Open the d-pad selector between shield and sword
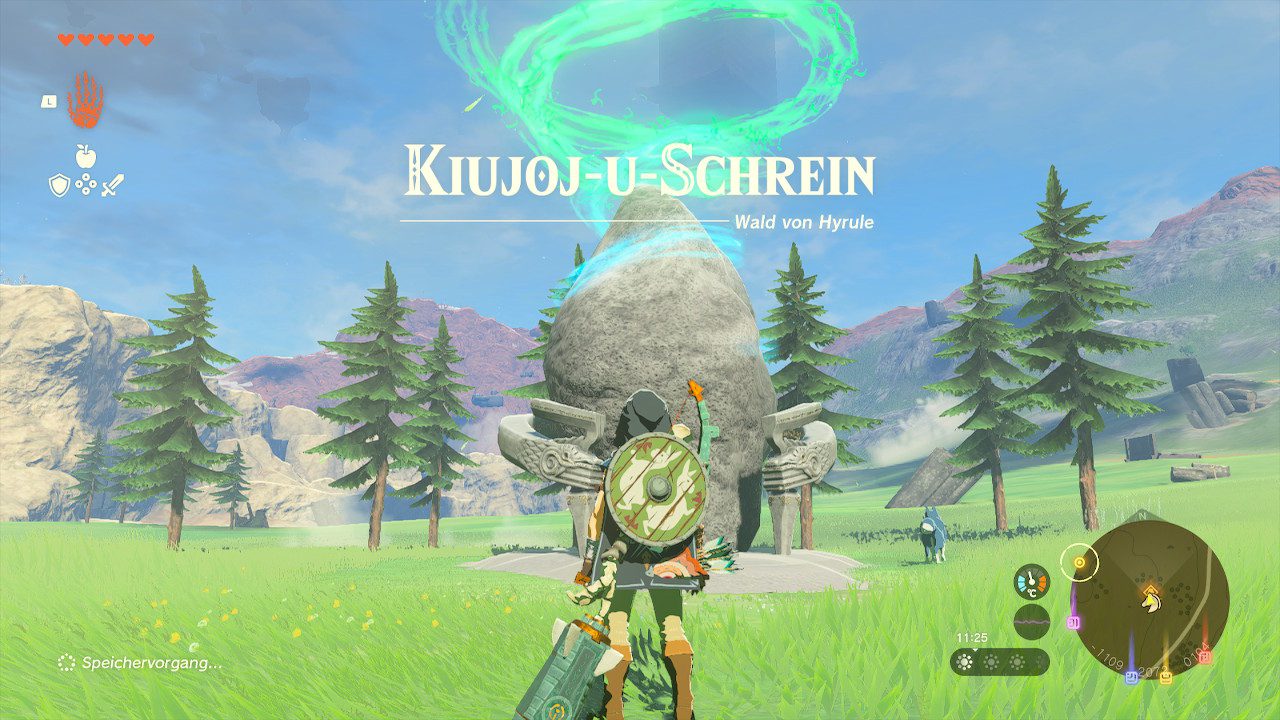 pyautogui.click(x=86, y=185)
